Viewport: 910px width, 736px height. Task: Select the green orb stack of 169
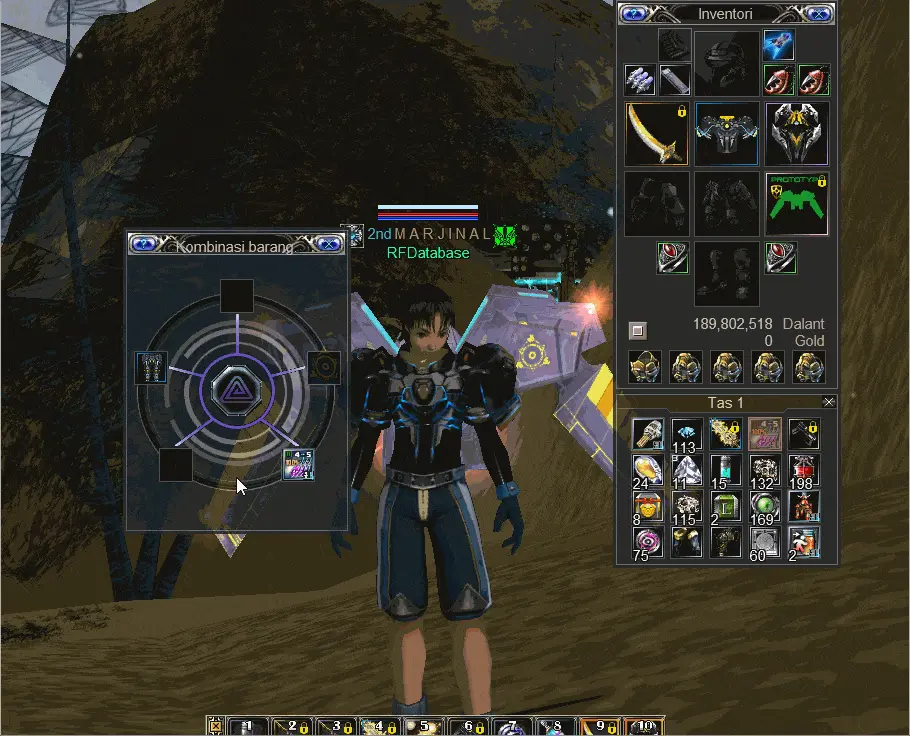coord(765,506)
